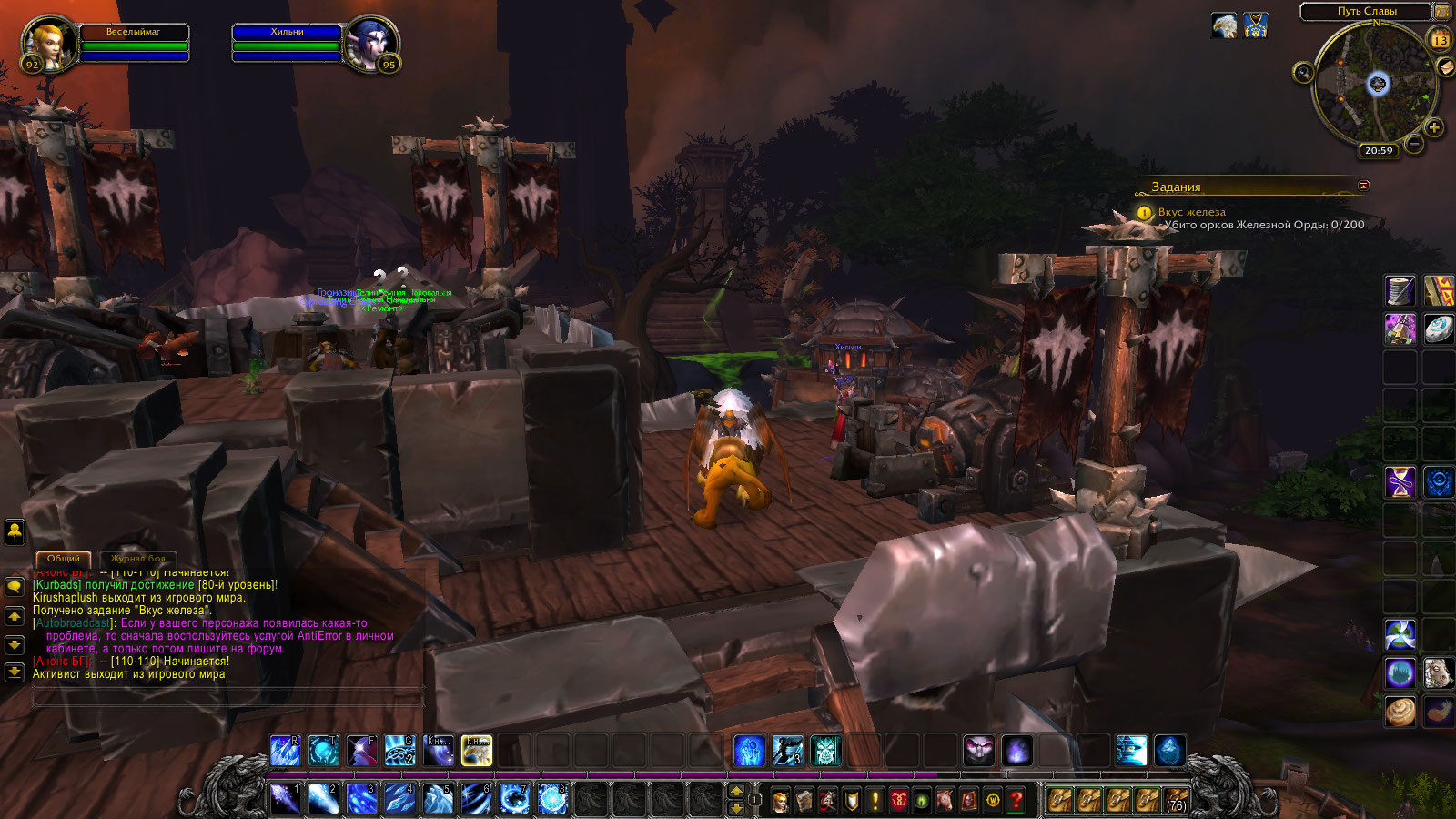Open the calendar showing day 13

pos(1441,40)
